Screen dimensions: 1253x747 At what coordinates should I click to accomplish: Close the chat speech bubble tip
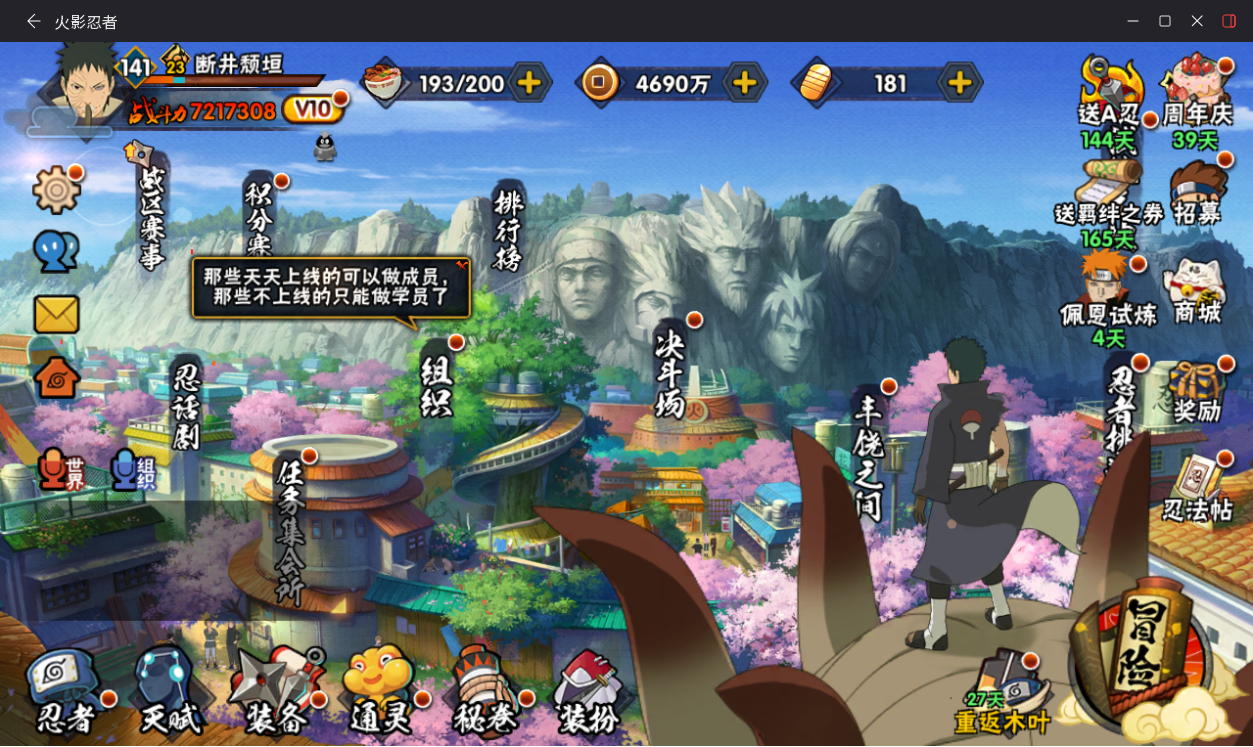coord(461,265)
